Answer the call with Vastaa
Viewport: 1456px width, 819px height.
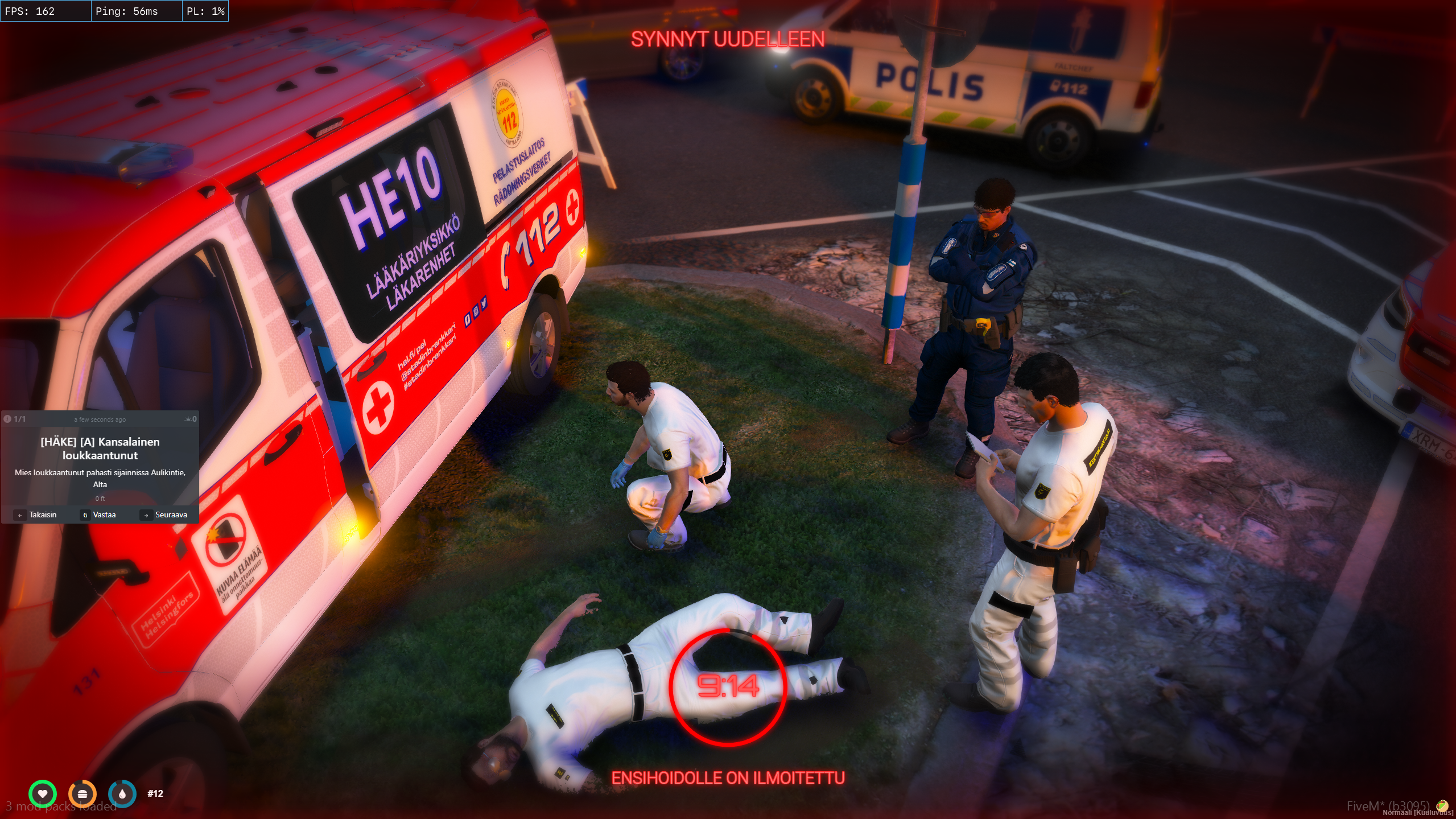coord(99,515)
